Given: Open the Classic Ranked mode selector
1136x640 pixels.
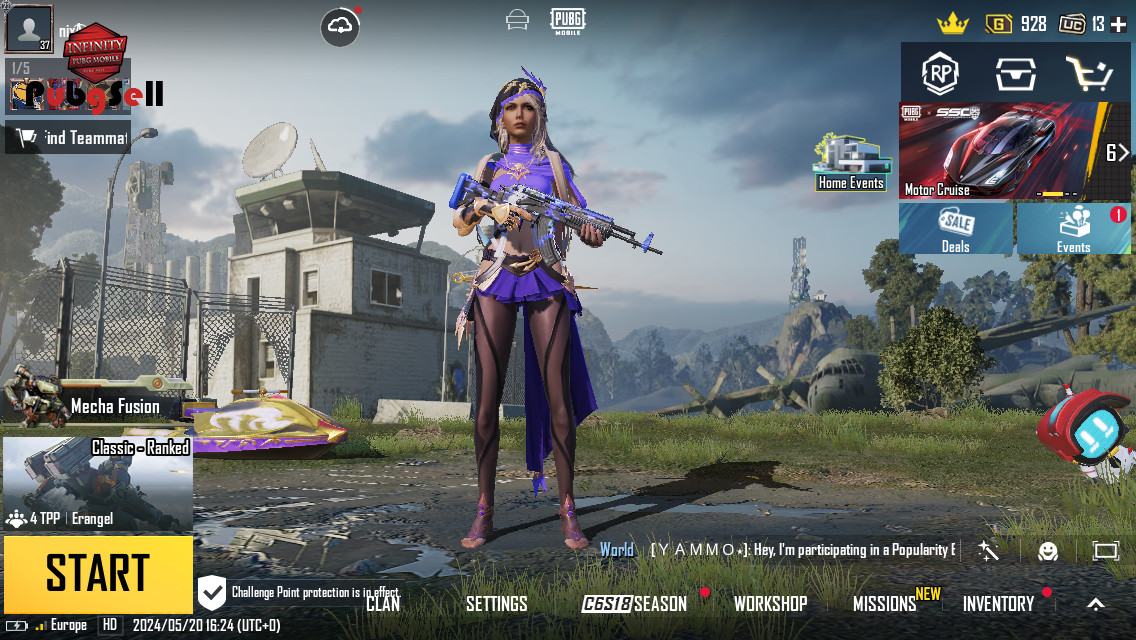Looking at the screenshot, I should (98, 485).
